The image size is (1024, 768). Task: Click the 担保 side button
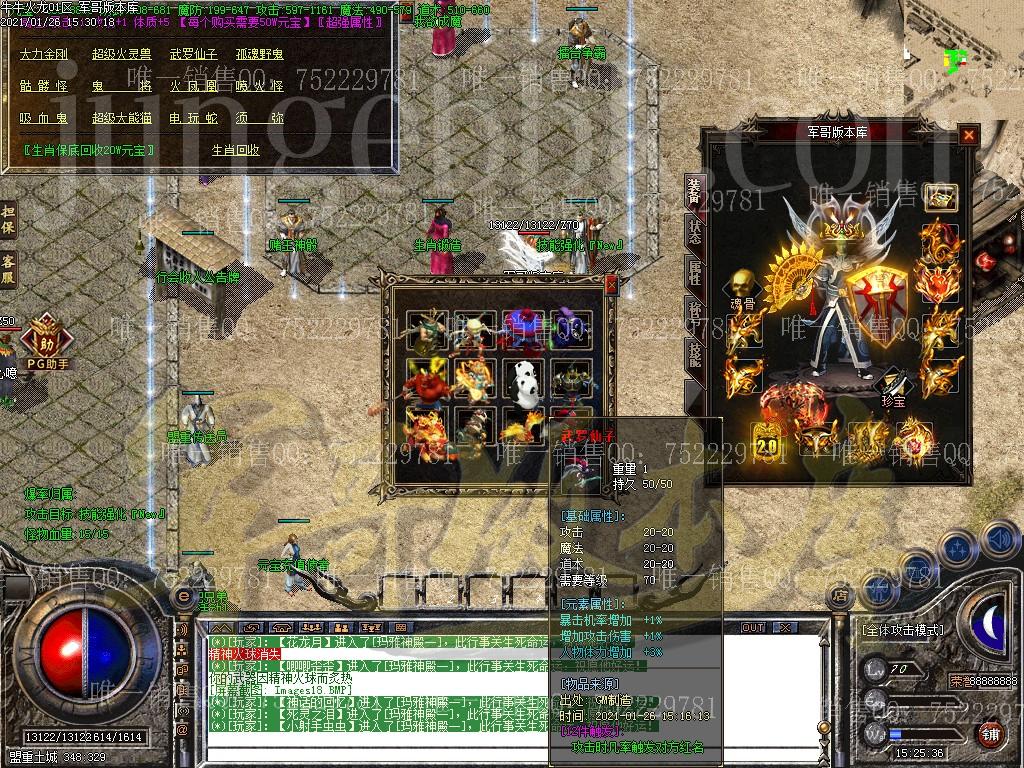8,219
